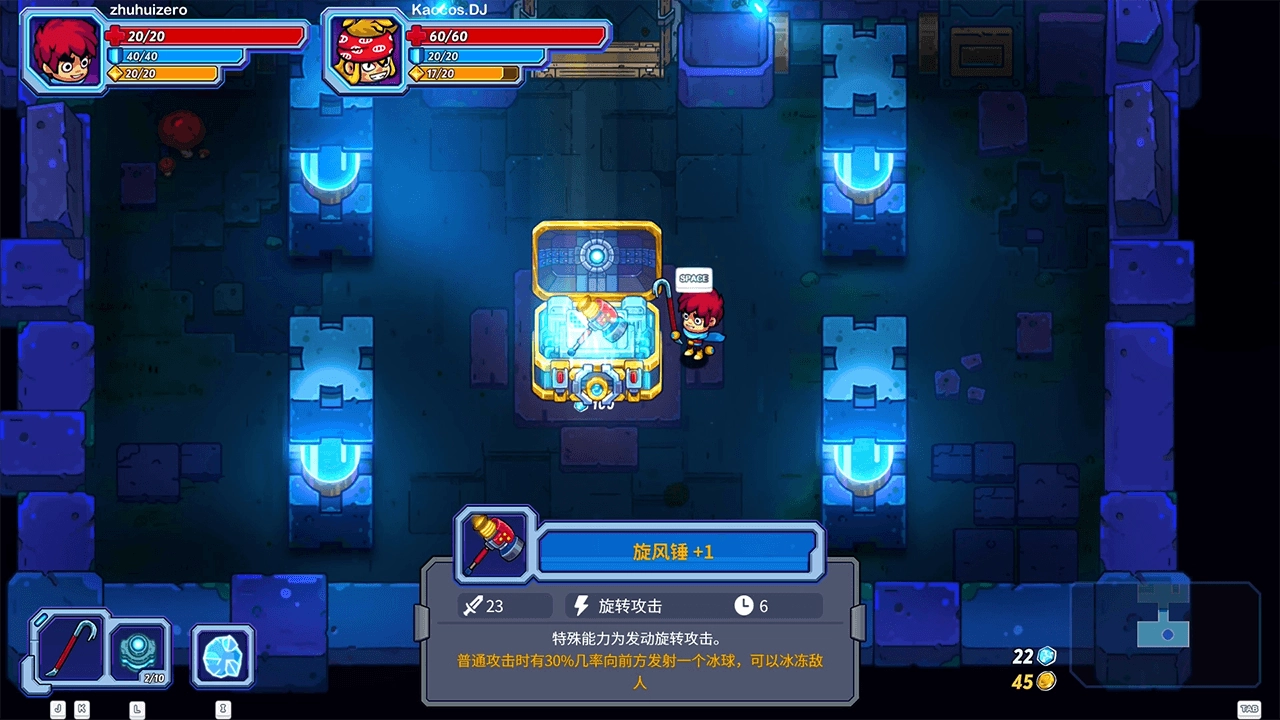Click the whirlwind hammer weapon thumbnail
This screenshot has width=1280, height=720.
coord(492,547)
